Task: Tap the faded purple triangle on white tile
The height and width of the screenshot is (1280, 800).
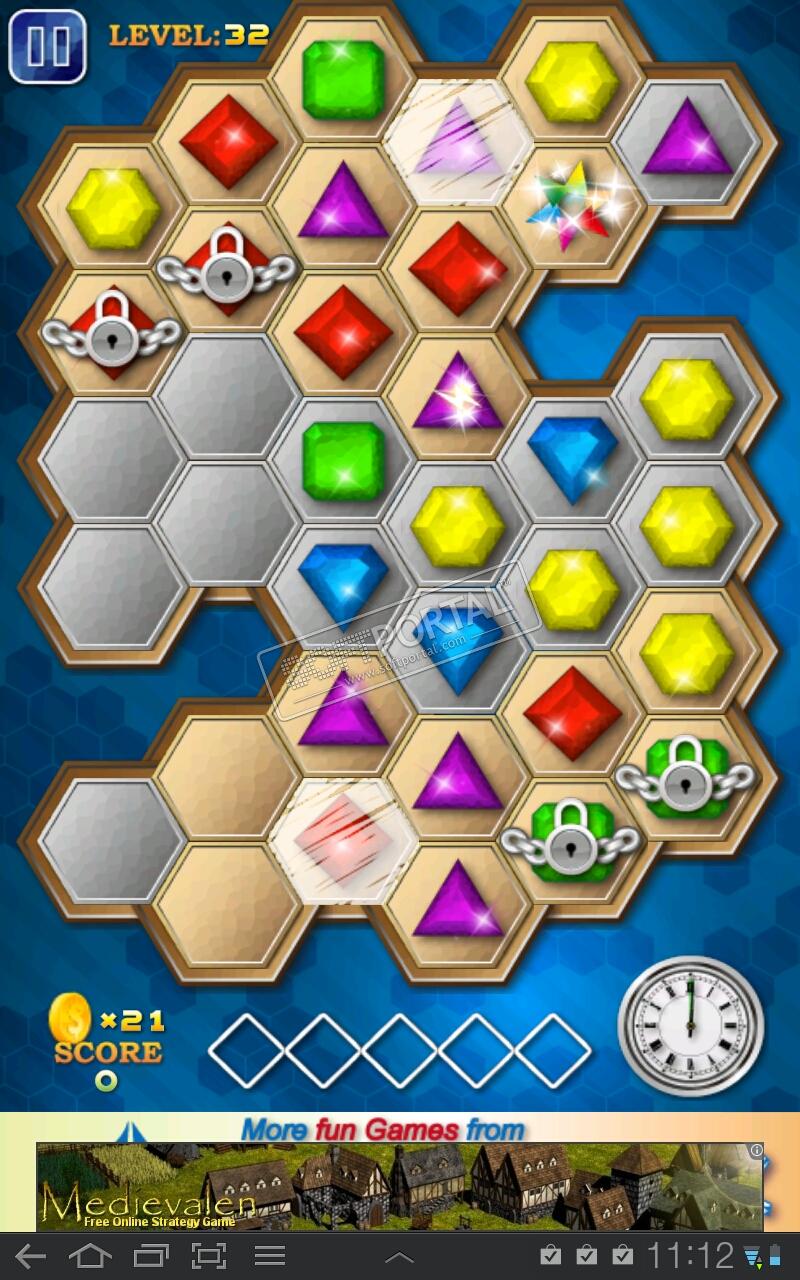Action: (458, 143)
